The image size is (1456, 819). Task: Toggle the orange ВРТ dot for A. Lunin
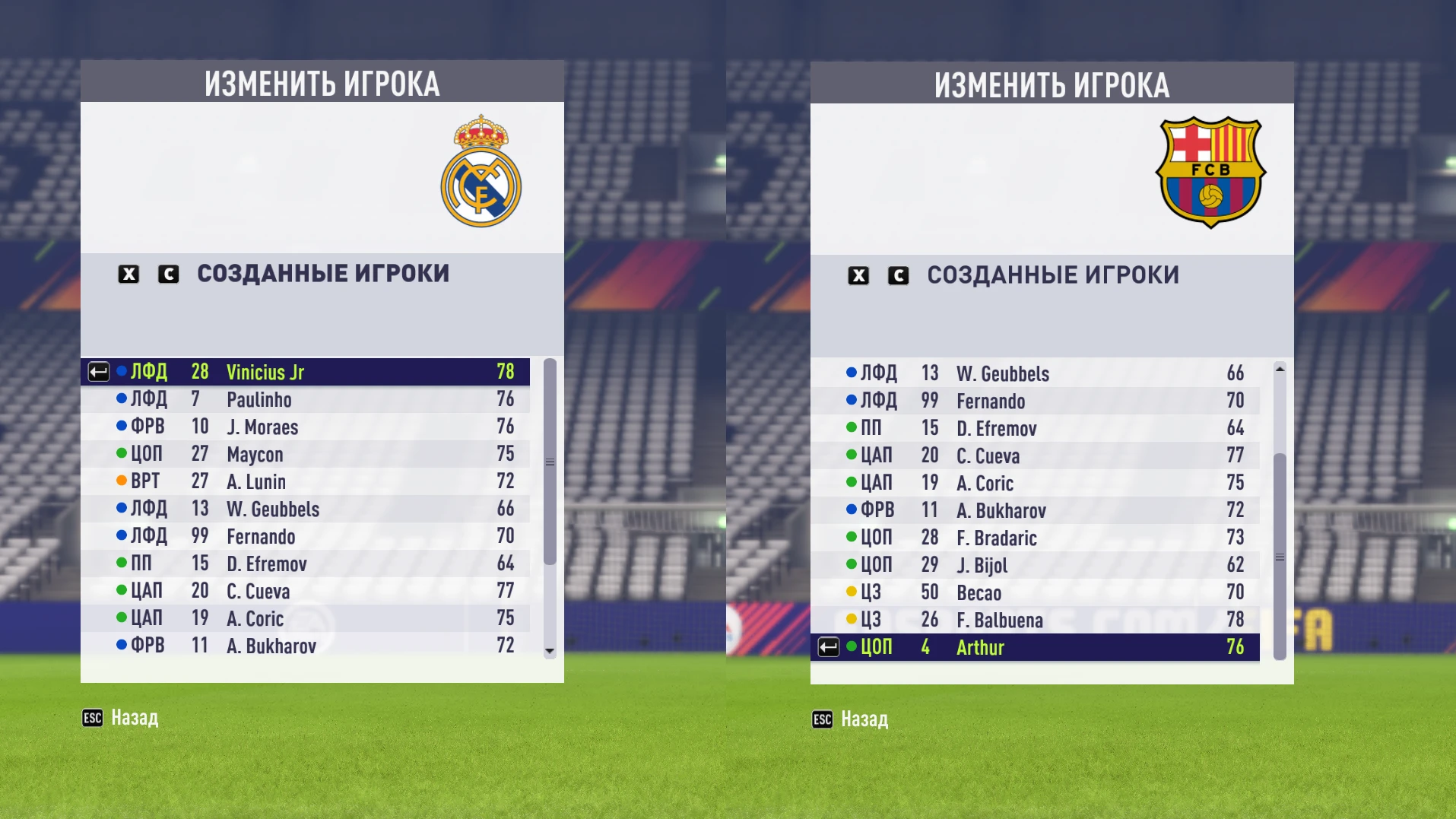point(122,481)
